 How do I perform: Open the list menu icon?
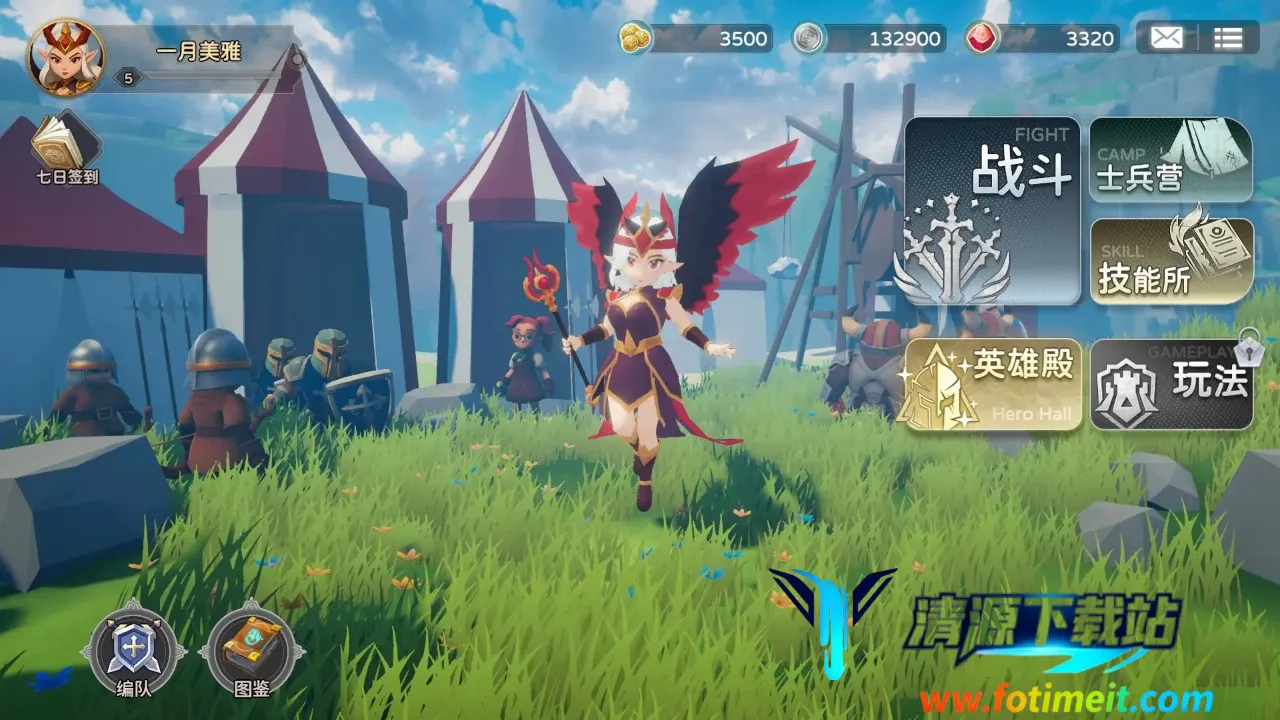coord(1228,39)
